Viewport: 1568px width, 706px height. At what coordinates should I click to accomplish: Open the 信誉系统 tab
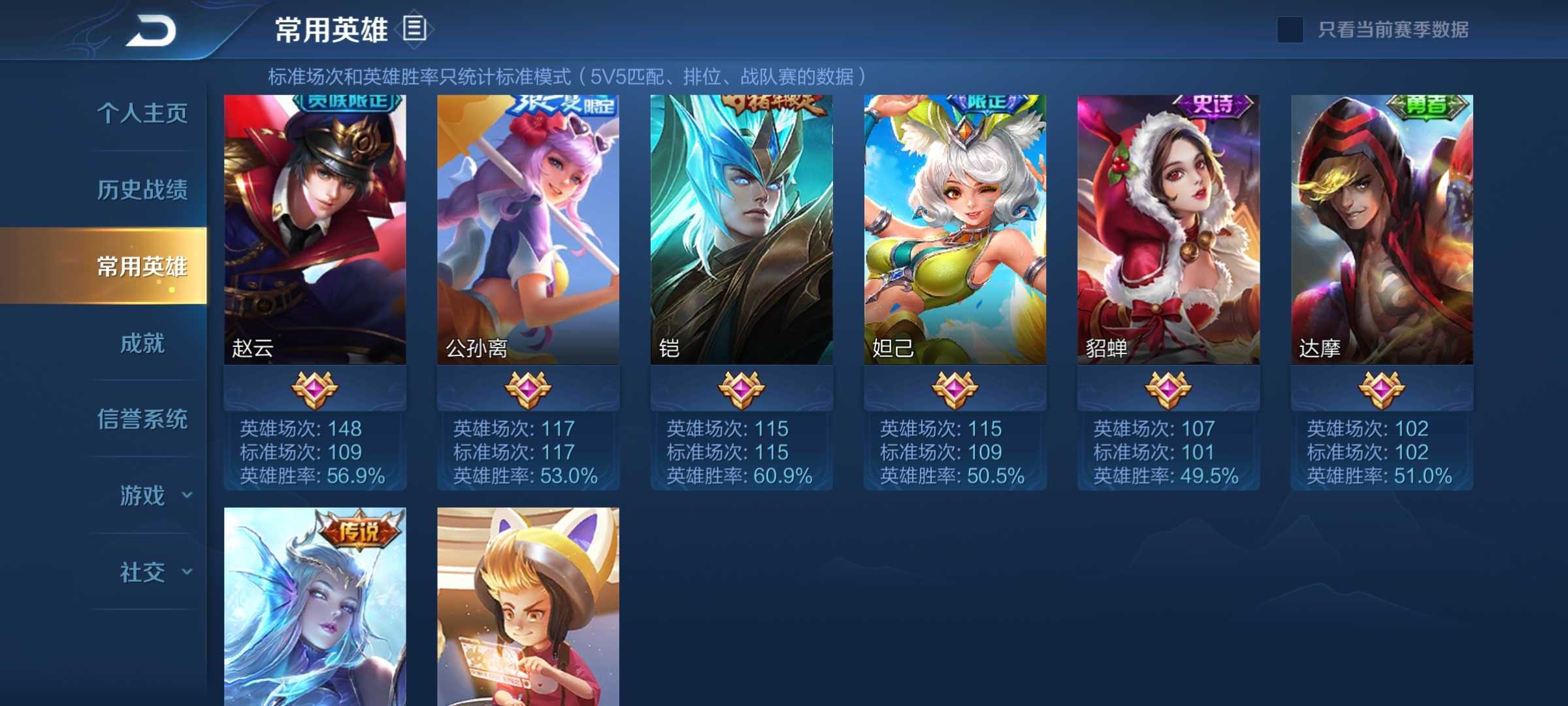[142, 419]
